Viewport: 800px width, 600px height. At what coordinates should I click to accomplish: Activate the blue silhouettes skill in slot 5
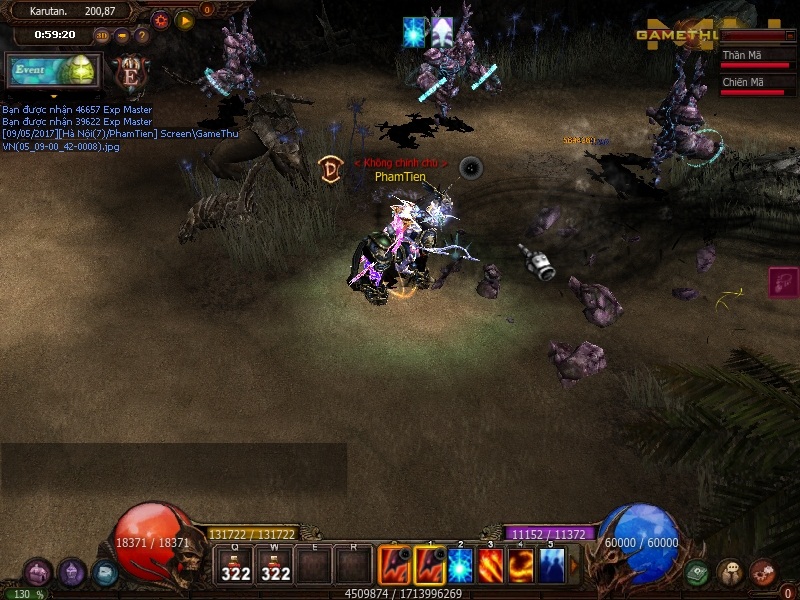[x=551, y=567]
